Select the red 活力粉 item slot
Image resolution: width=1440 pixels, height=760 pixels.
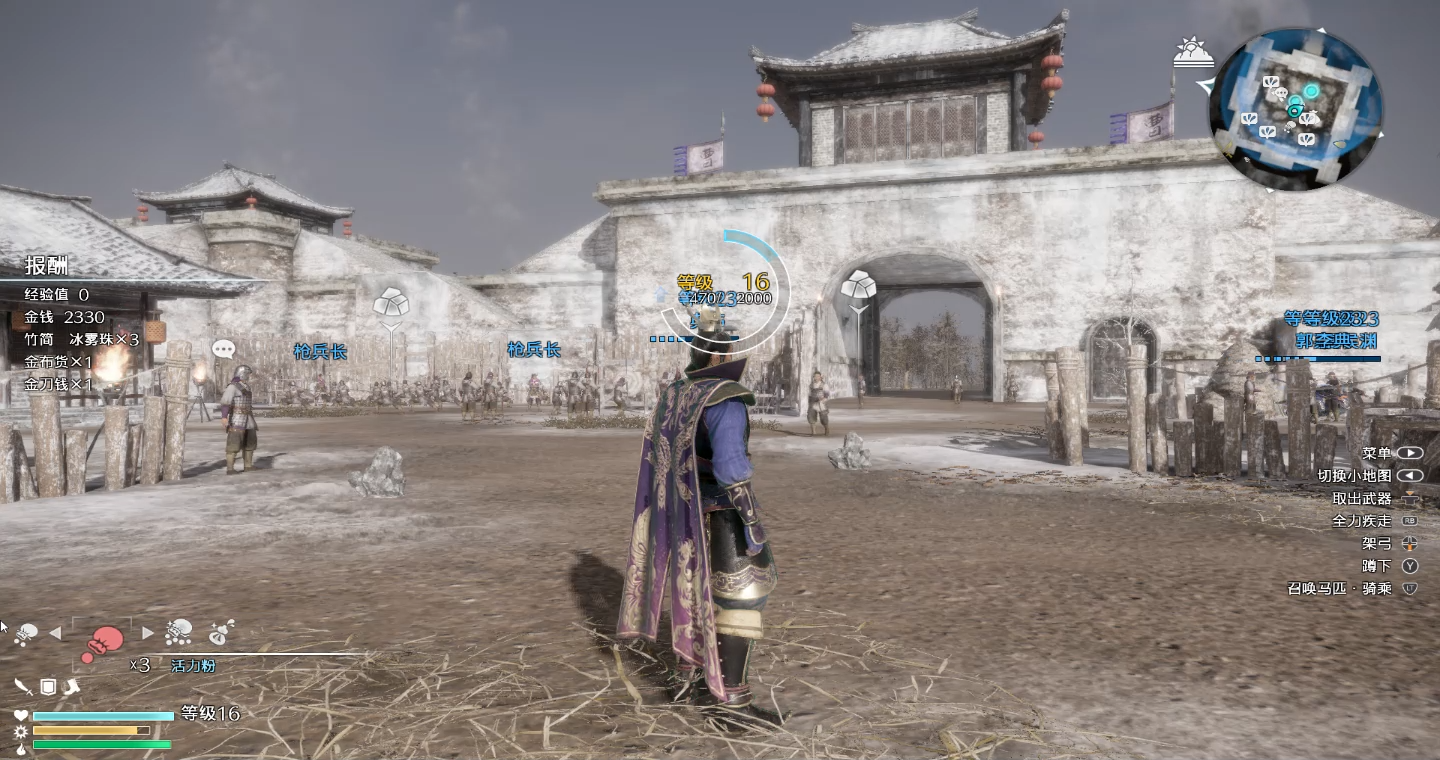point(101,641)
